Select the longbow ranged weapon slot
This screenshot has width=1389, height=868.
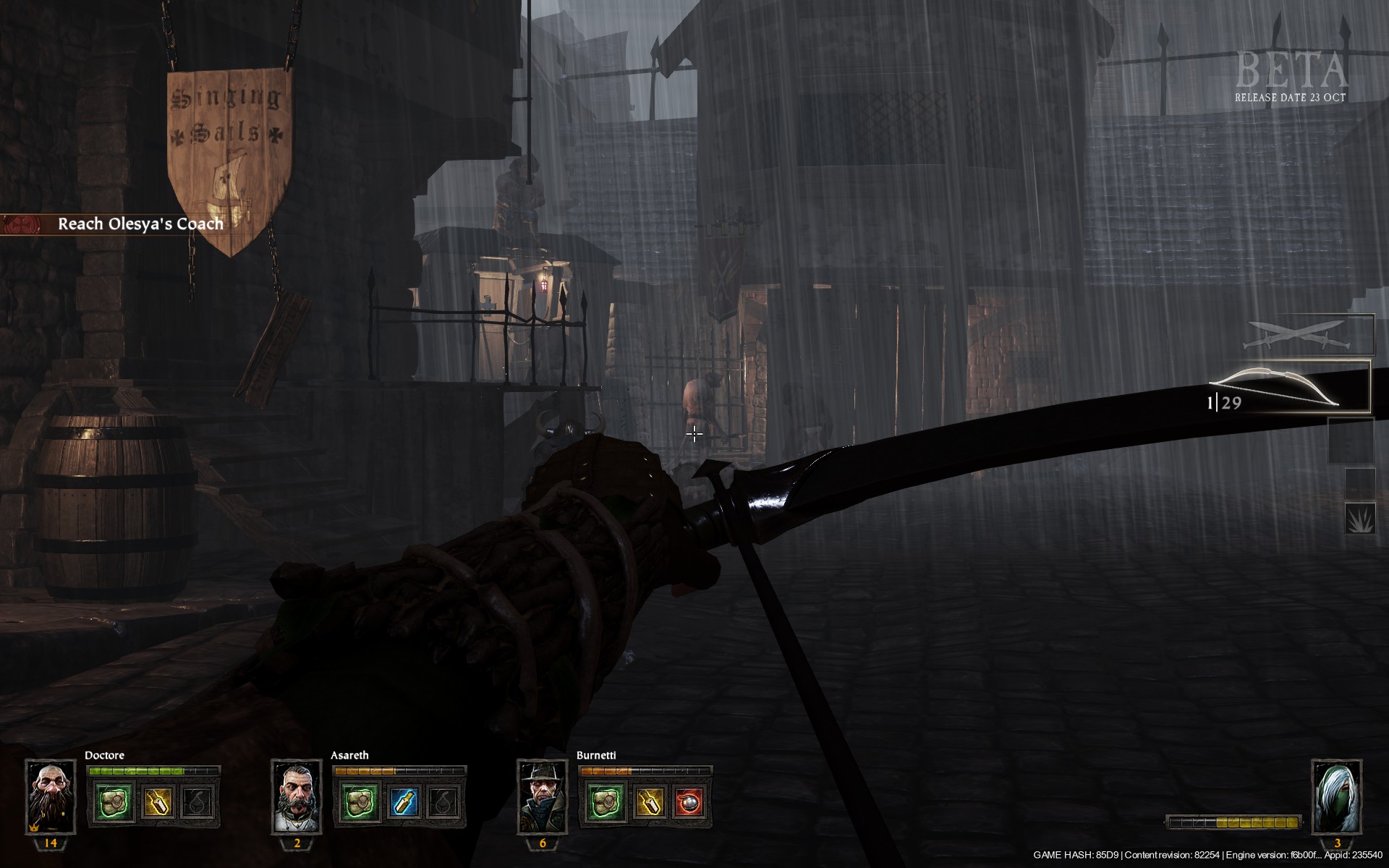[x=1289, y=388]
